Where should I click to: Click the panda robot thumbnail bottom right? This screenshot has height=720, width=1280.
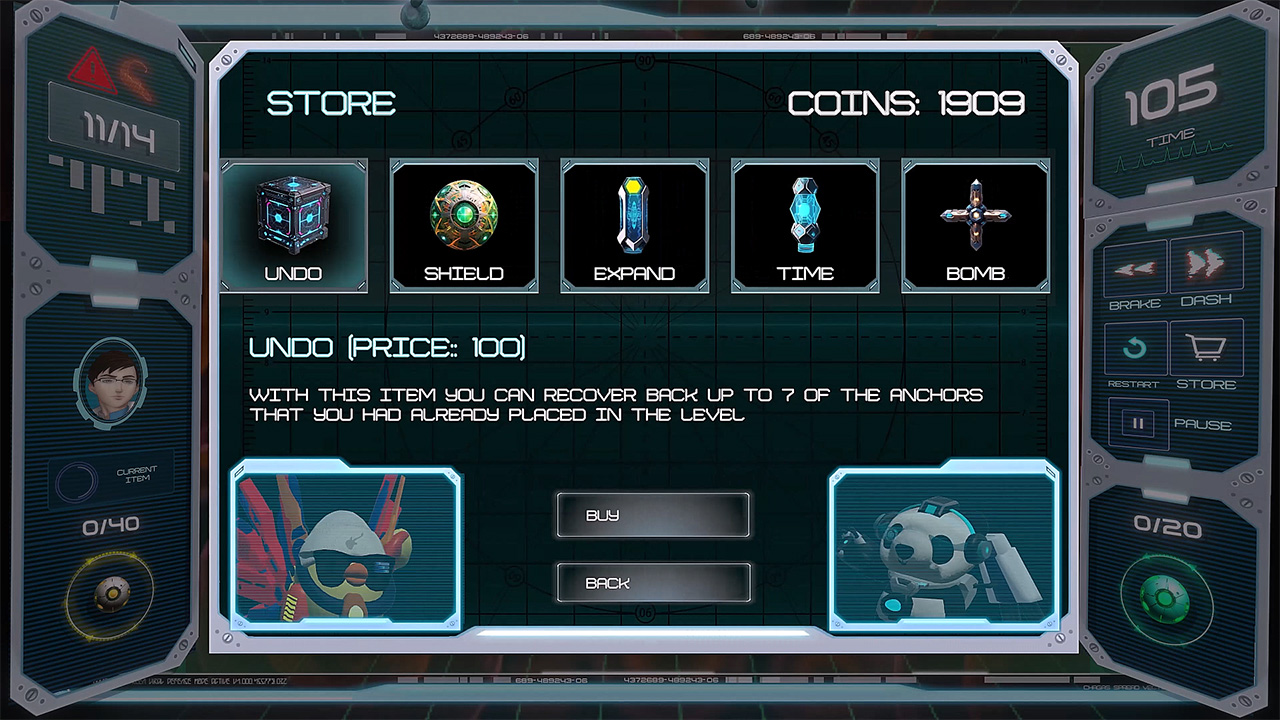944,546
